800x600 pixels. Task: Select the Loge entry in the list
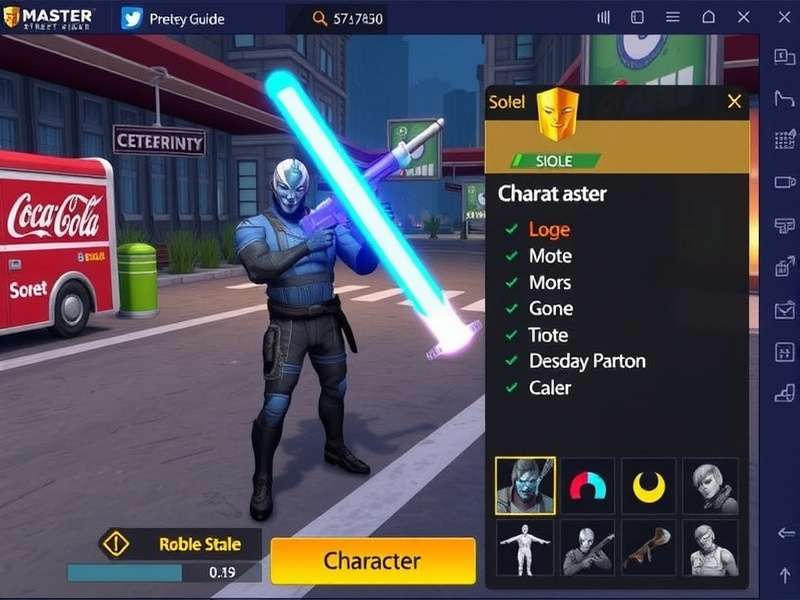click(x=549, y=230)
